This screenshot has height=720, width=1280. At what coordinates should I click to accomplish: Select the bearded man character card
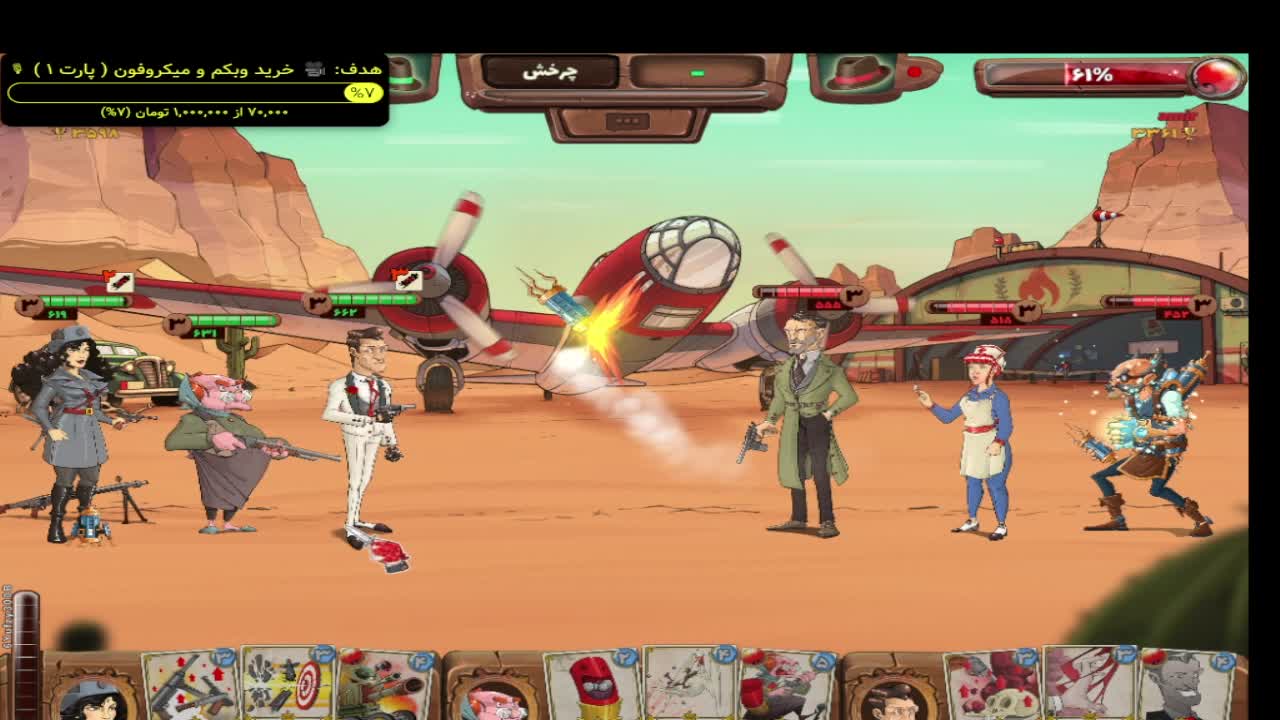pos(1188,687)
